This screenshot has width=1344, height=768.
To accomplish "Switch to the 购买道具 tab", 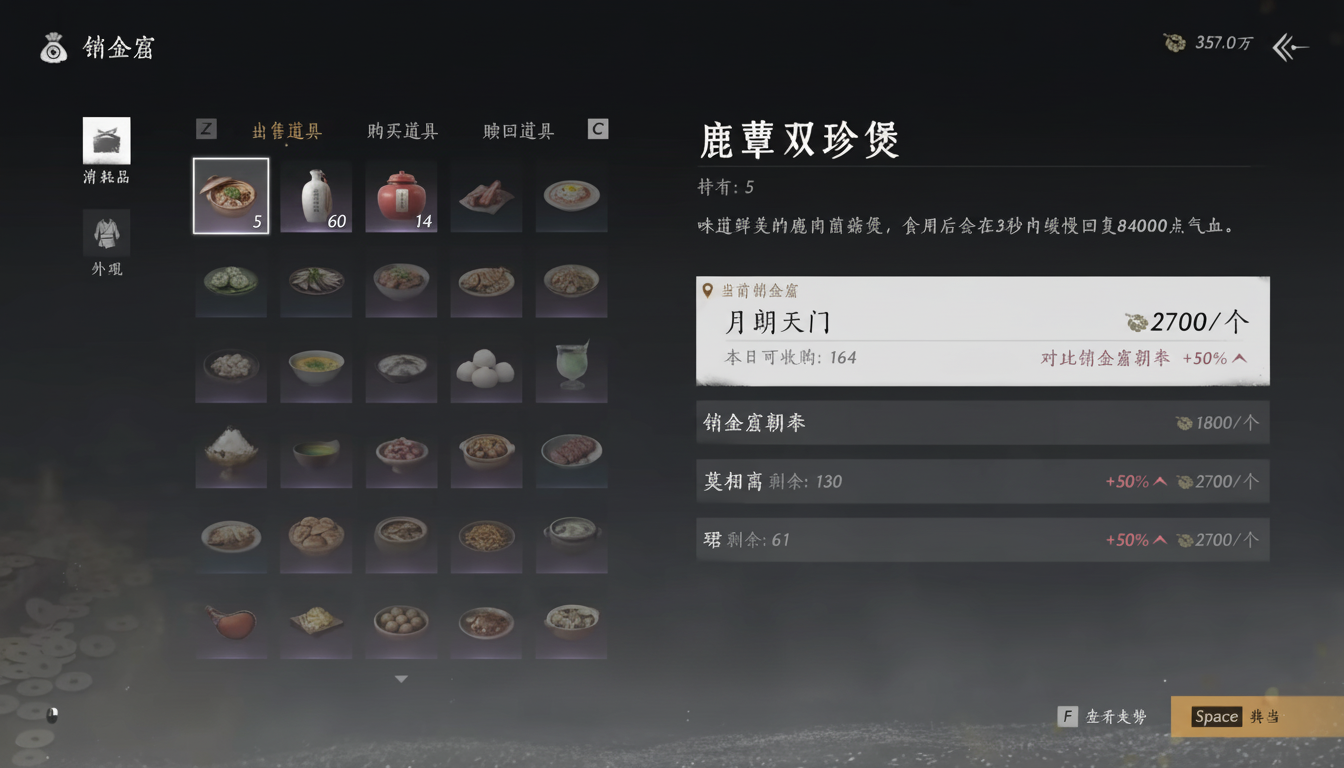I will pyautogui.click(x=402, y=129).
